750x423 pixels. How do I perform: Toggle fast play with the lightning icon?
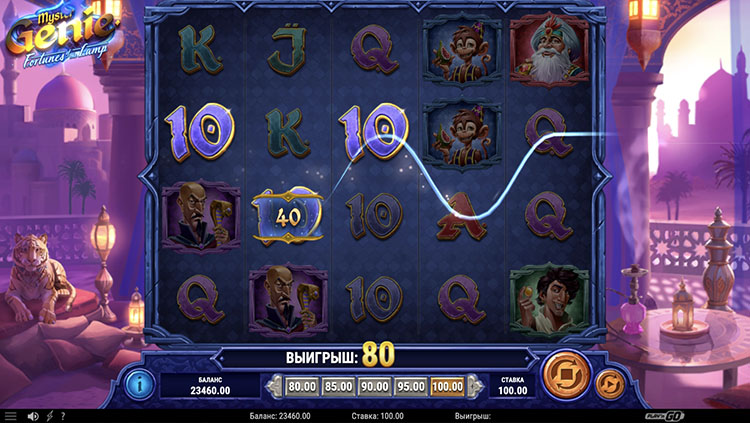pos(50,416)
